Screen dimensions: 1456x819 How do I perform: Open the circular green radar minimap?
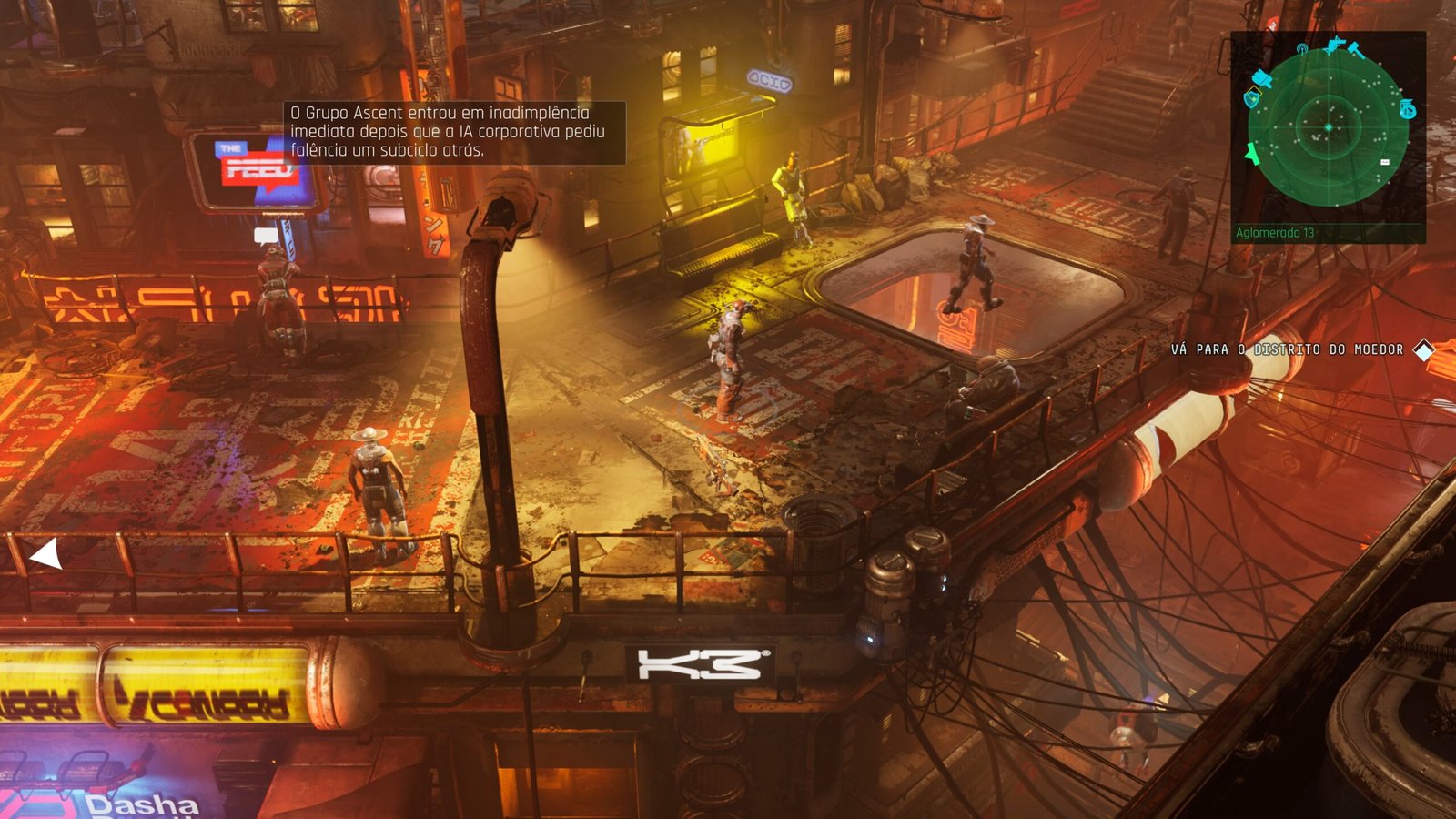1329,127
